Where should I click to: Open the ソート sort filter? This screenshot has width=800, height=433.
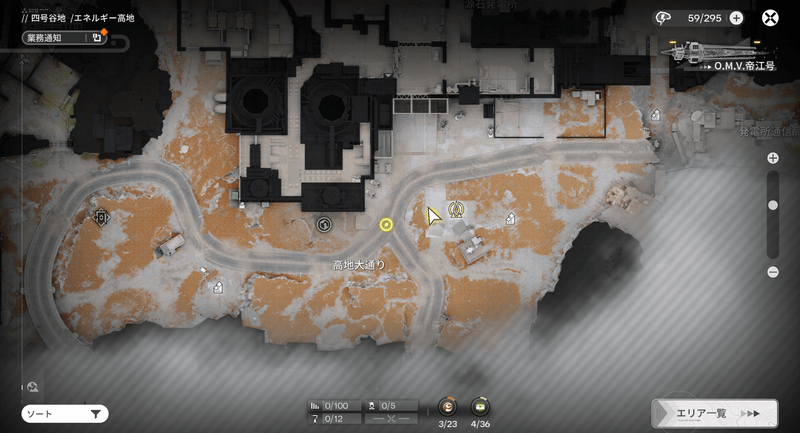[x=65, y=413]
